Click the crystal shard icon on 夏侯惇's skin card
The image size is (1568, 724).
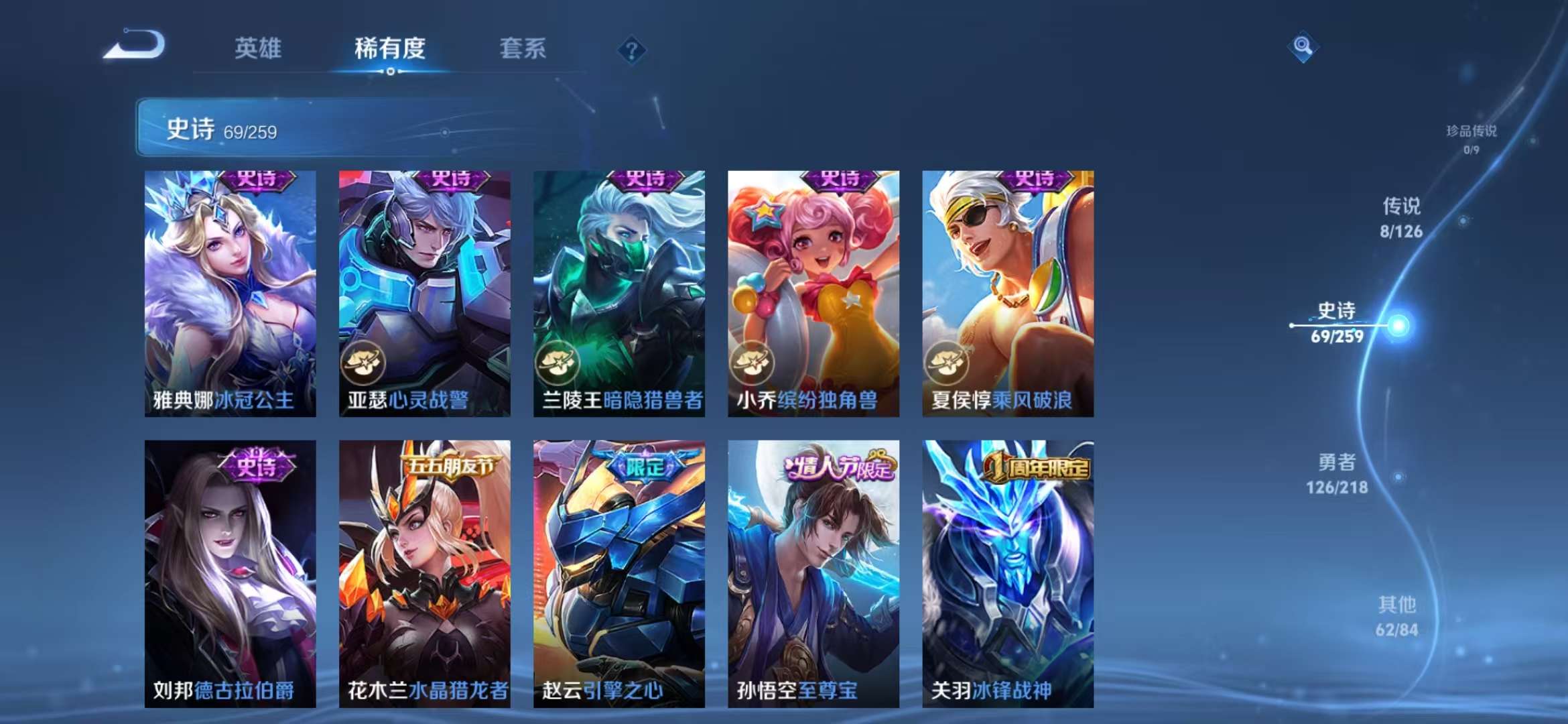[x=946, y=362]
